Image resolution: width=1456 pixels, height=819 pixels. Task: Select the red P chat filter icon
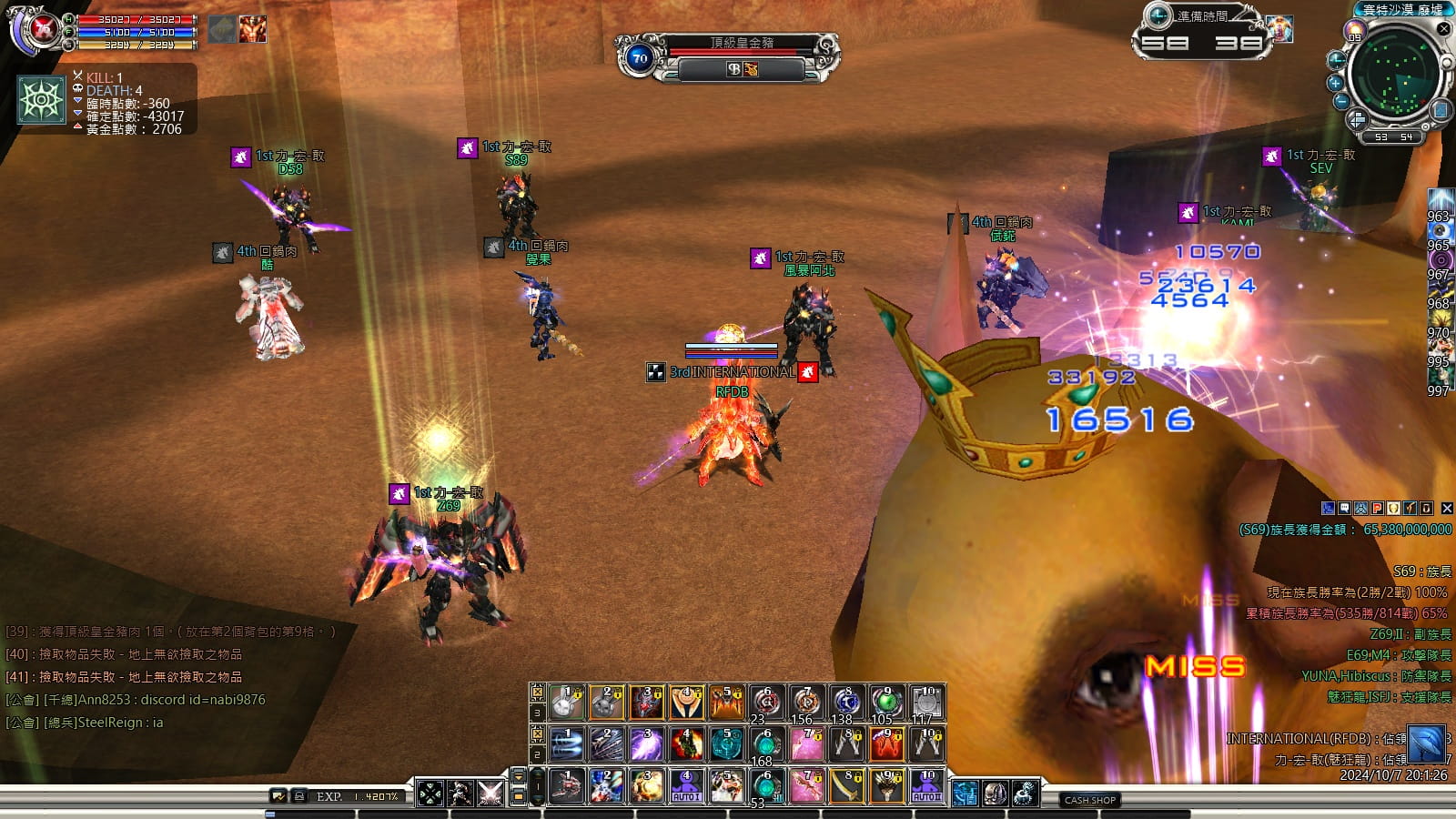click(1377, 509)
